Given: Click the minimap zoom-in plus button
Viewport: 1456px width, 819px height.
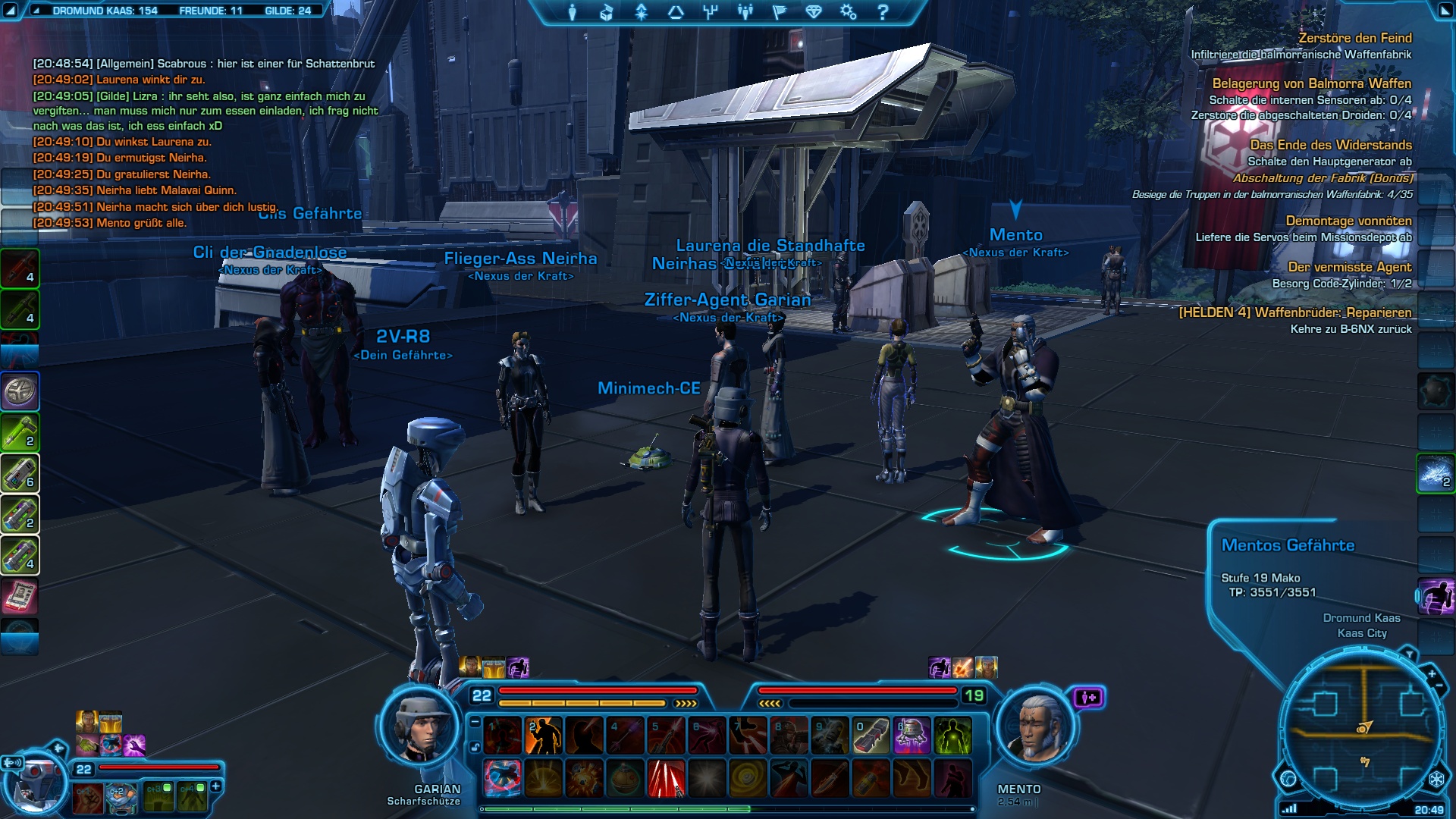Looking at the screenshot, I should [x=1432, y=673].
